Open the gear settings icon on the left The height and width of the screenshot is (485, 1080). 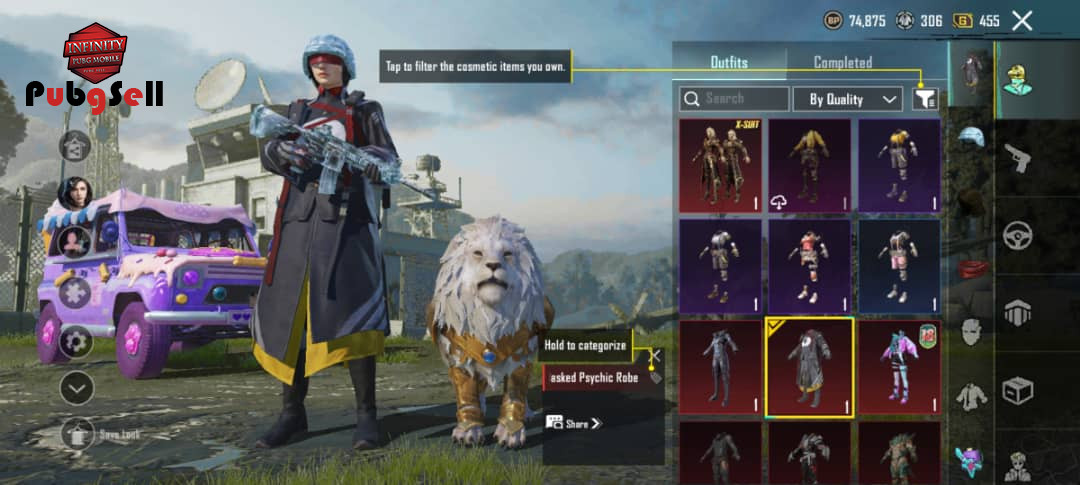tap(76, 342)
